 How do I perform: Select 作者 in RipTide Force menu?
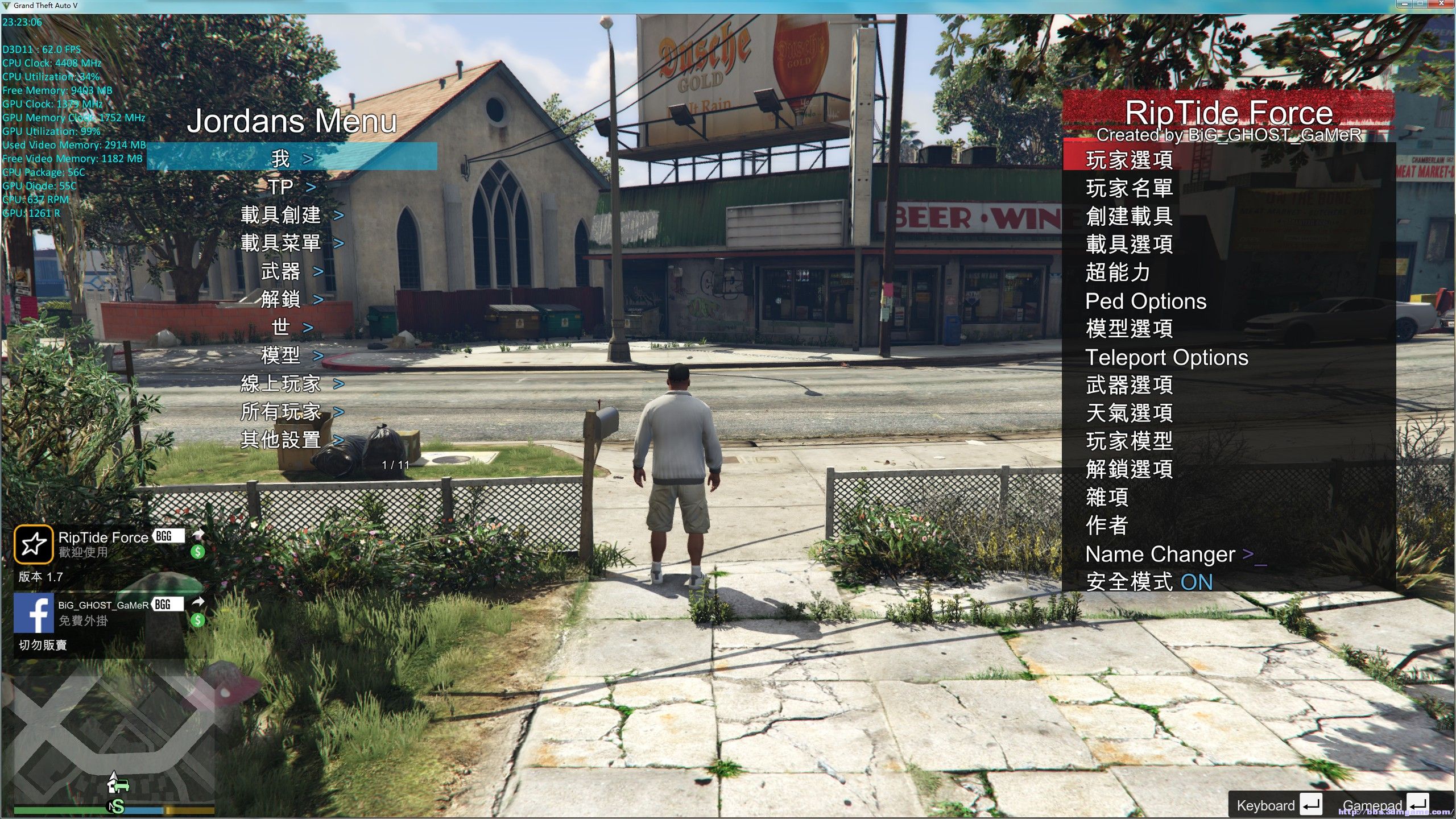pyautogui.click(x=1107, y=526)
